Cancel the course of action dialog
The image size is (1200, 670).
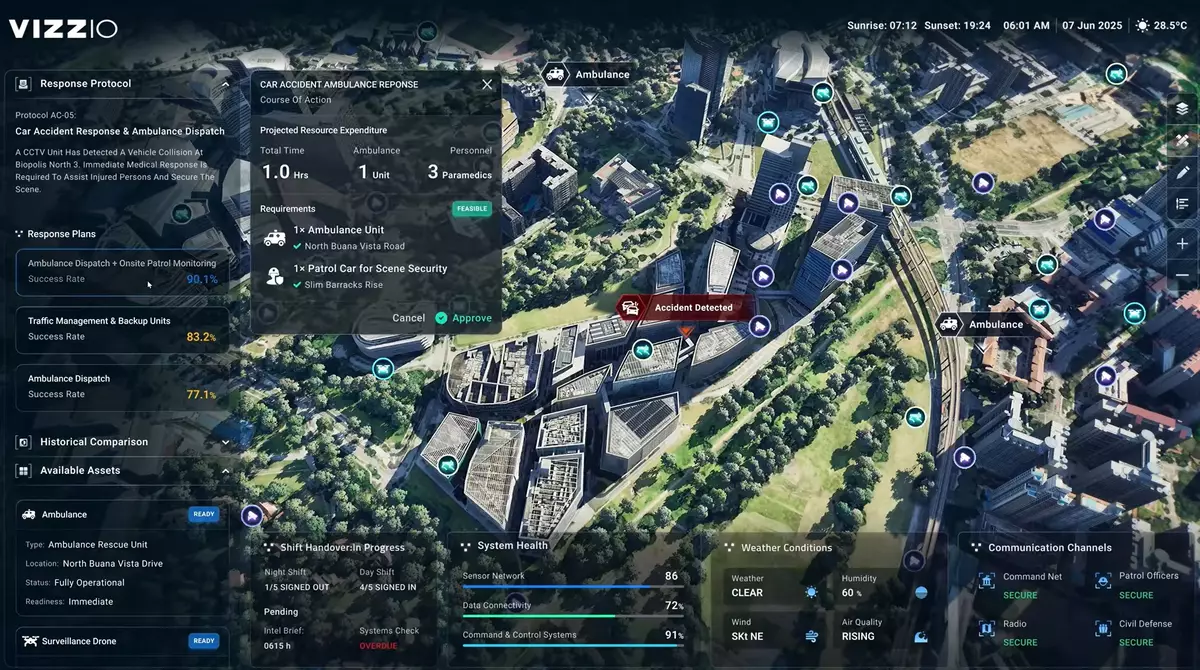pos(408,318)
